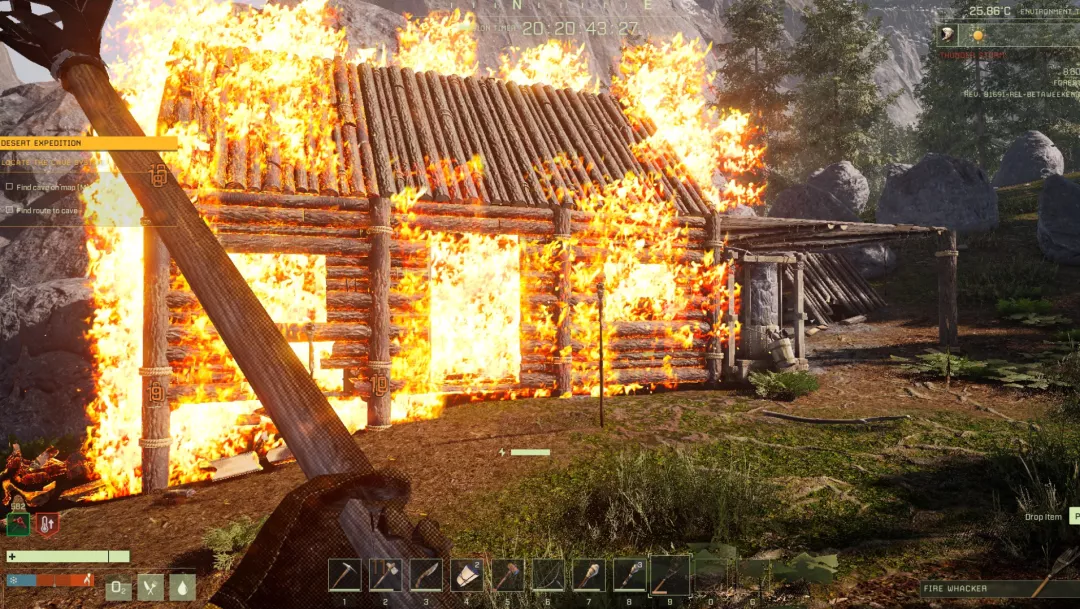
Task: Select the bow in hotbar slot 6
Action: [x=548, y=575]
